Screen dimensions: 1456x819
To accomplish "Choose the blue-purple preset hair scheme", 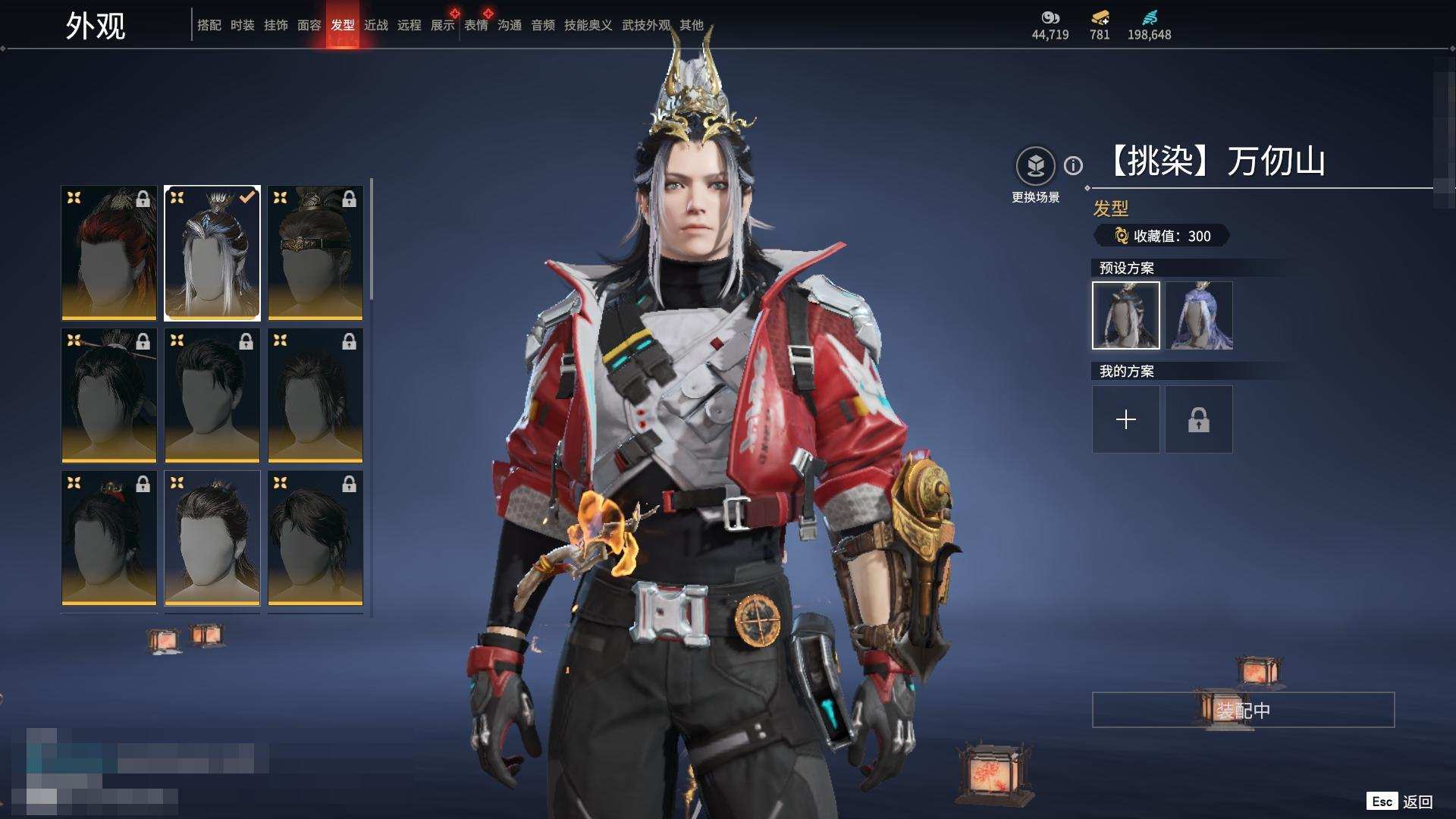I will click(x=1199, y=315).
